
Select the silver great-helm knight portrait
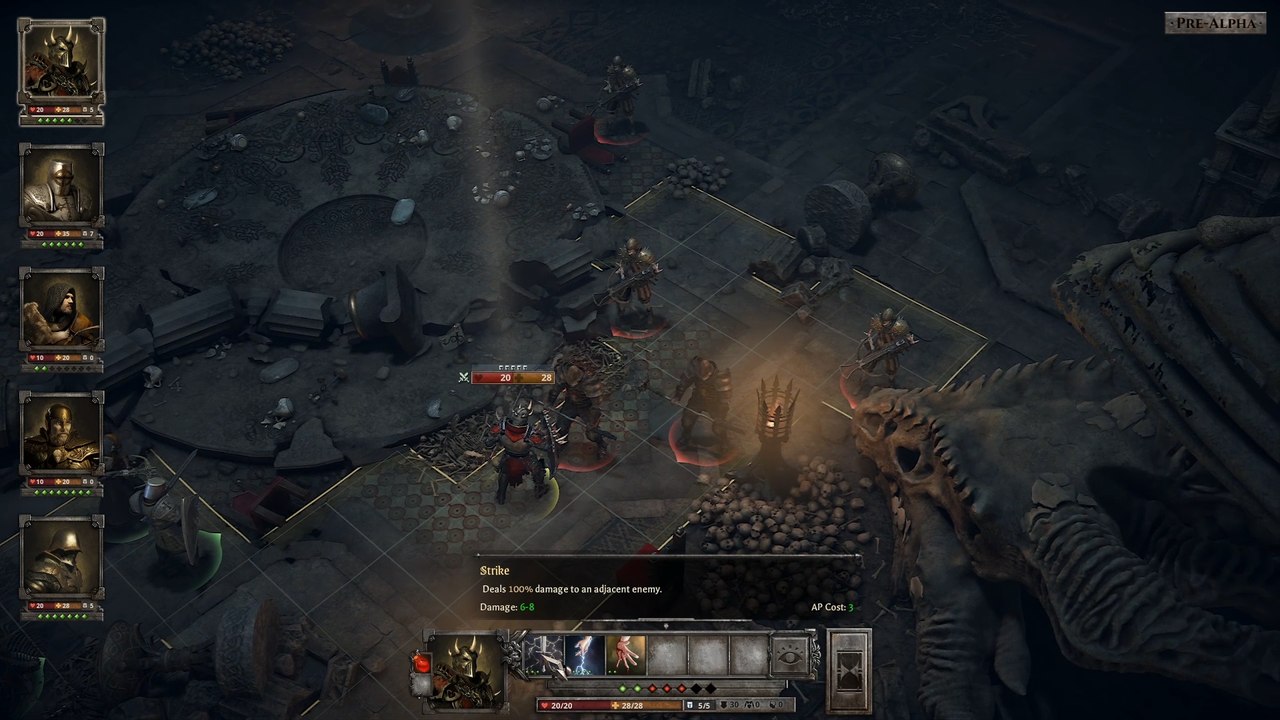(61, 186)
